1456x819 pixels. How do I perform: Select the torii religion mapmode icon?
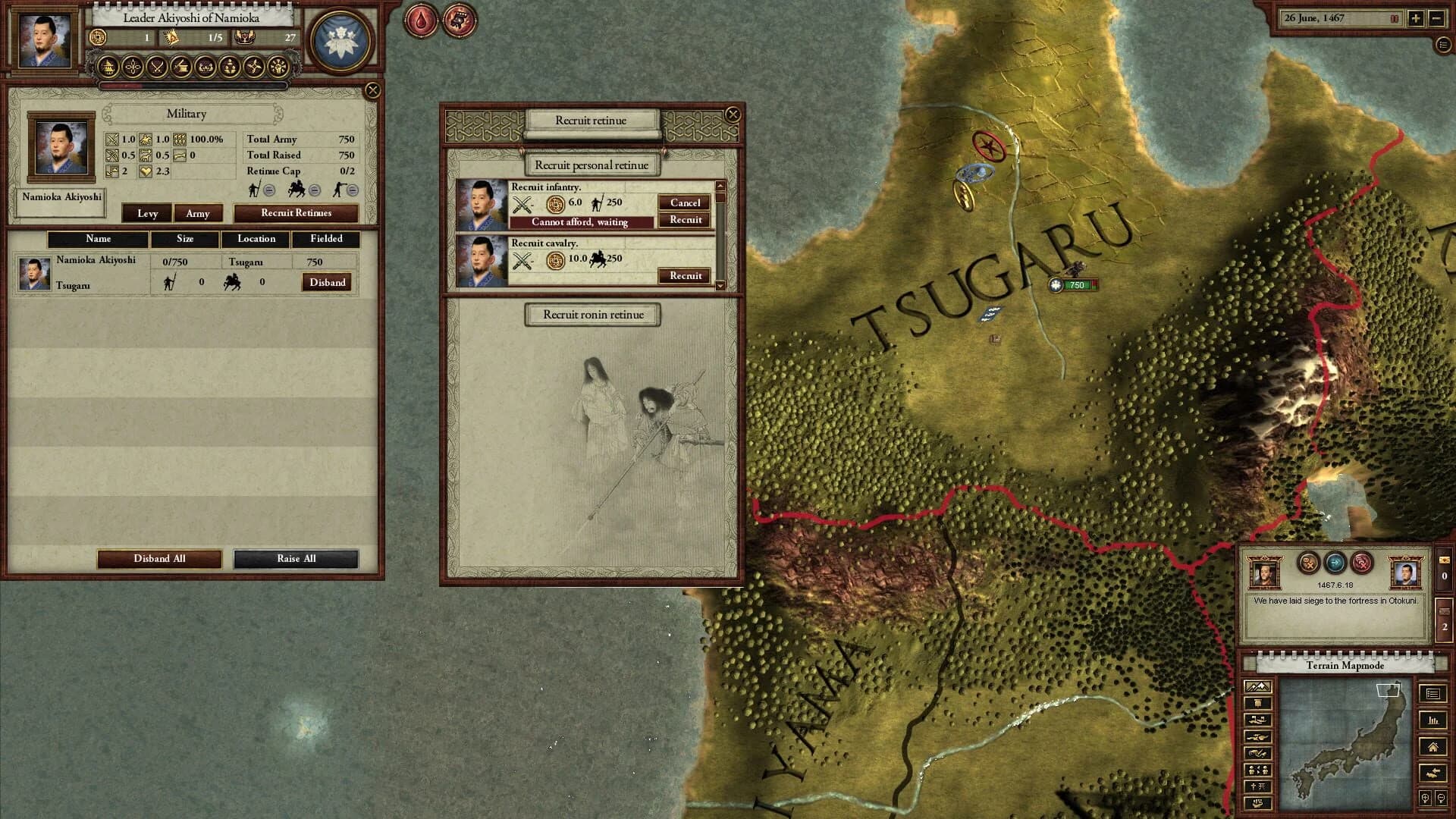click(x=1257, y=786)
